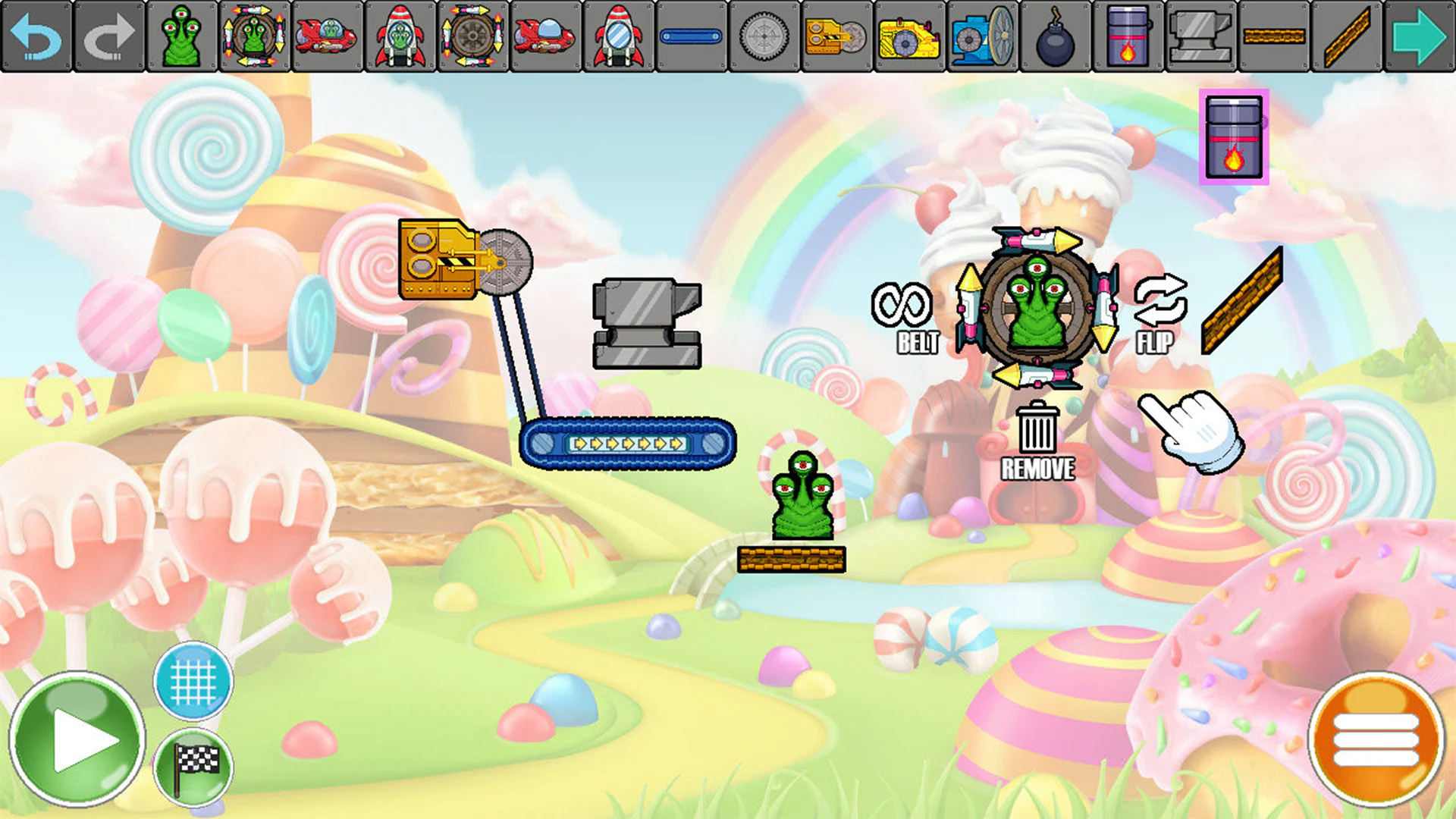Select the spiked gear wheel tool
The height and width of the screenshot is (819, 1456).
click(766, 36)
